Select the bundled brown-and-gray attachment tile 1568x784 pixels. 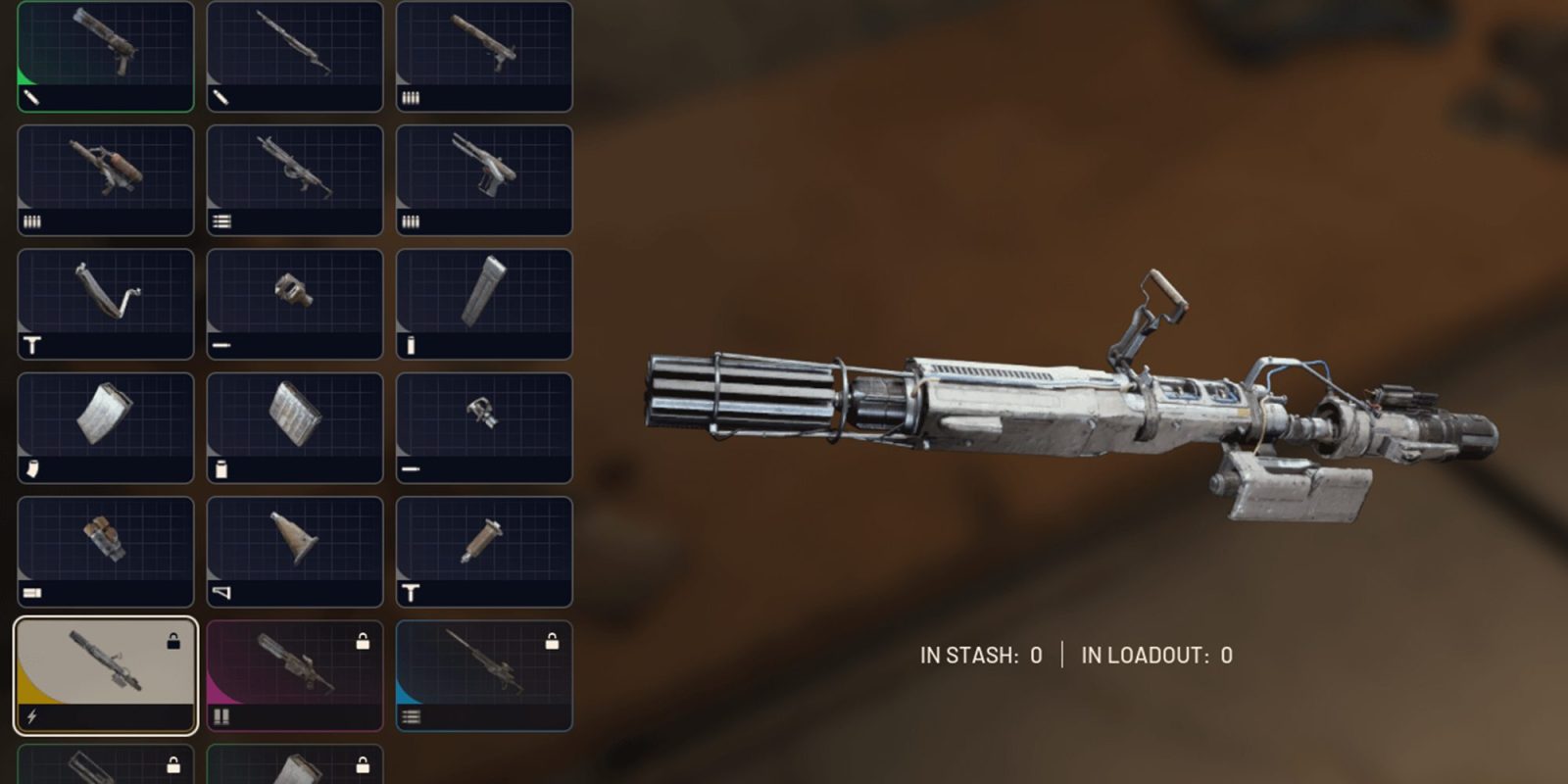coord(106,551)
